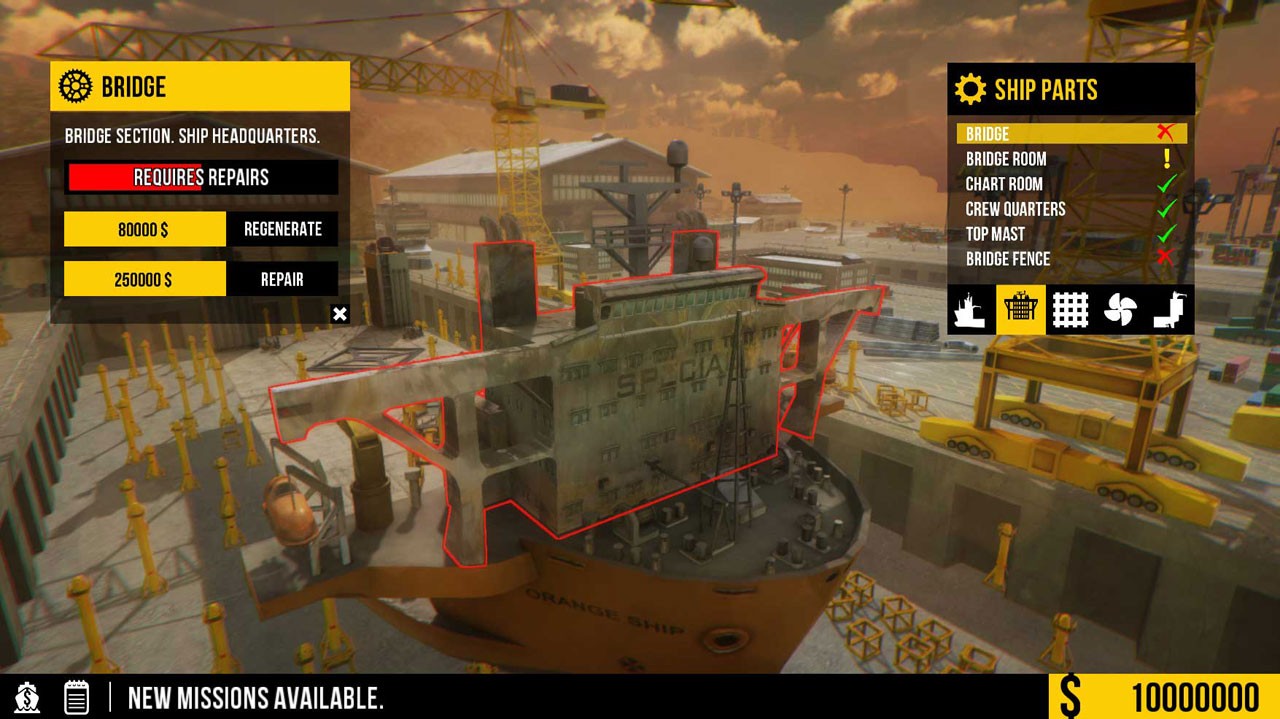Screen dimensions: 1280x719
Task: Switch to the grid pattern category tab
Action: point(1071,310)
